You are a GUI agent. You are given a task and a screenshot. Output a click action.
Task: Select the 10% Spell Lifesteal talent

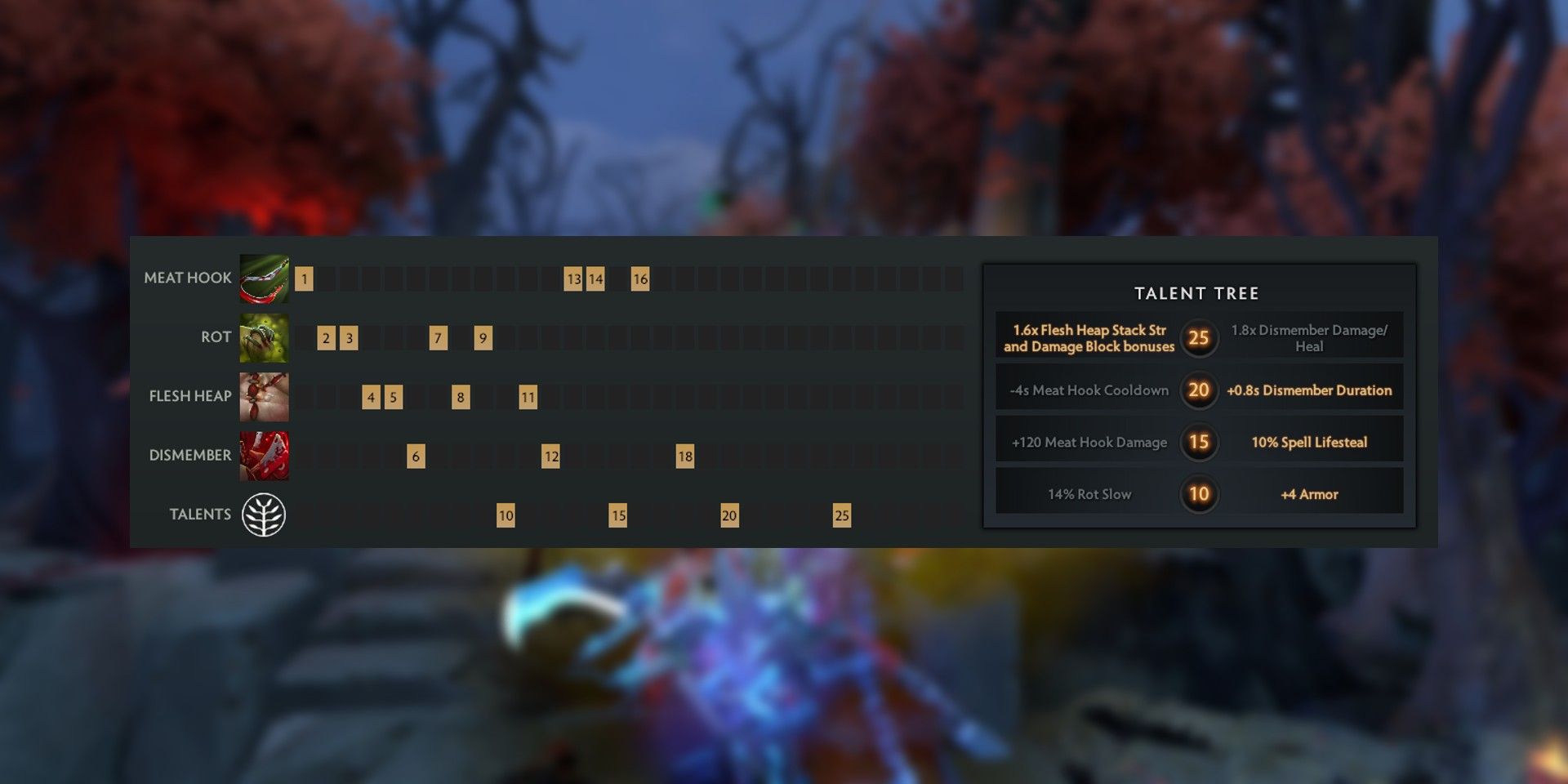coord(1312,442)
